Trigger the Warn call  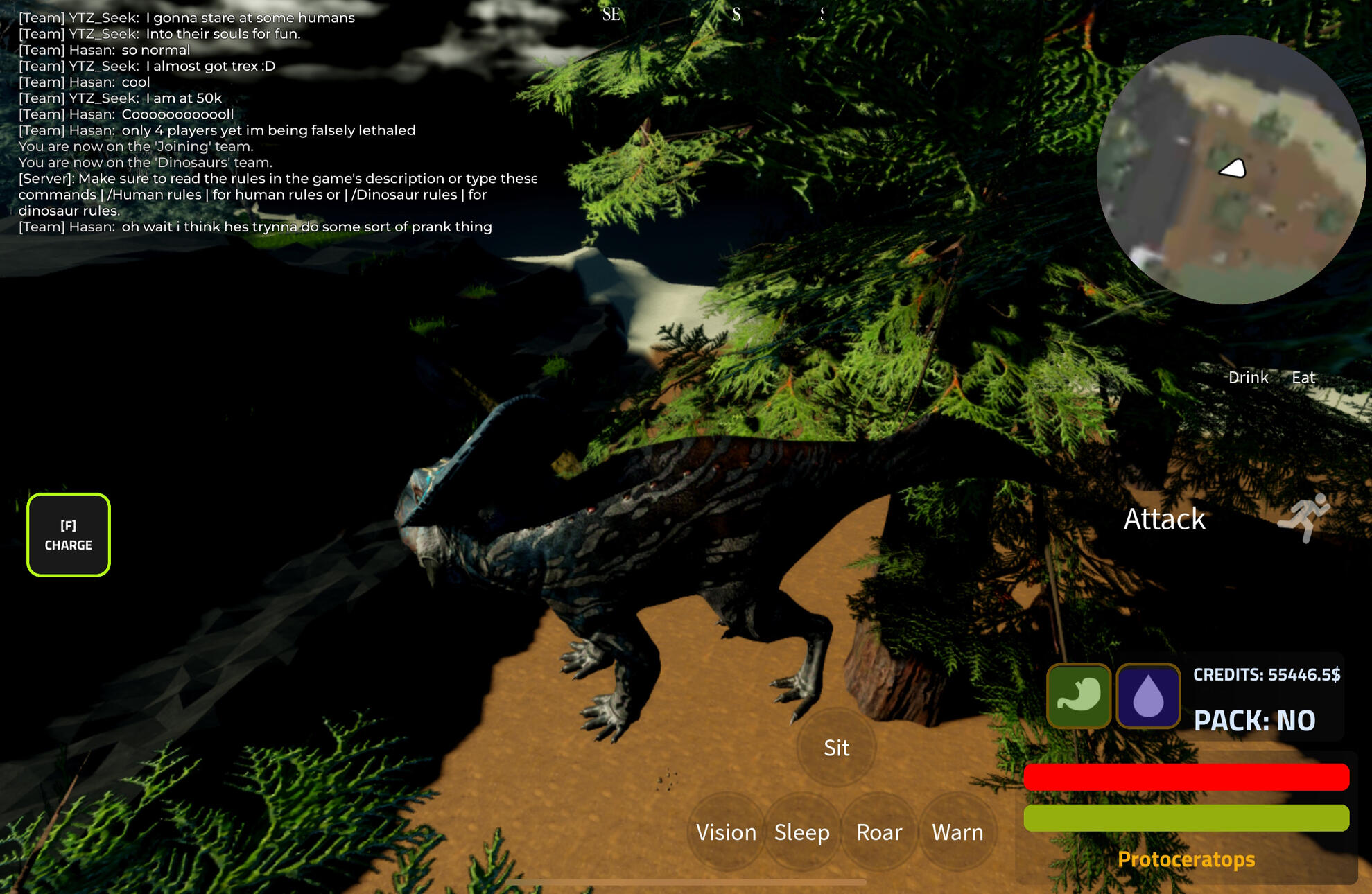tap(957, 832)
